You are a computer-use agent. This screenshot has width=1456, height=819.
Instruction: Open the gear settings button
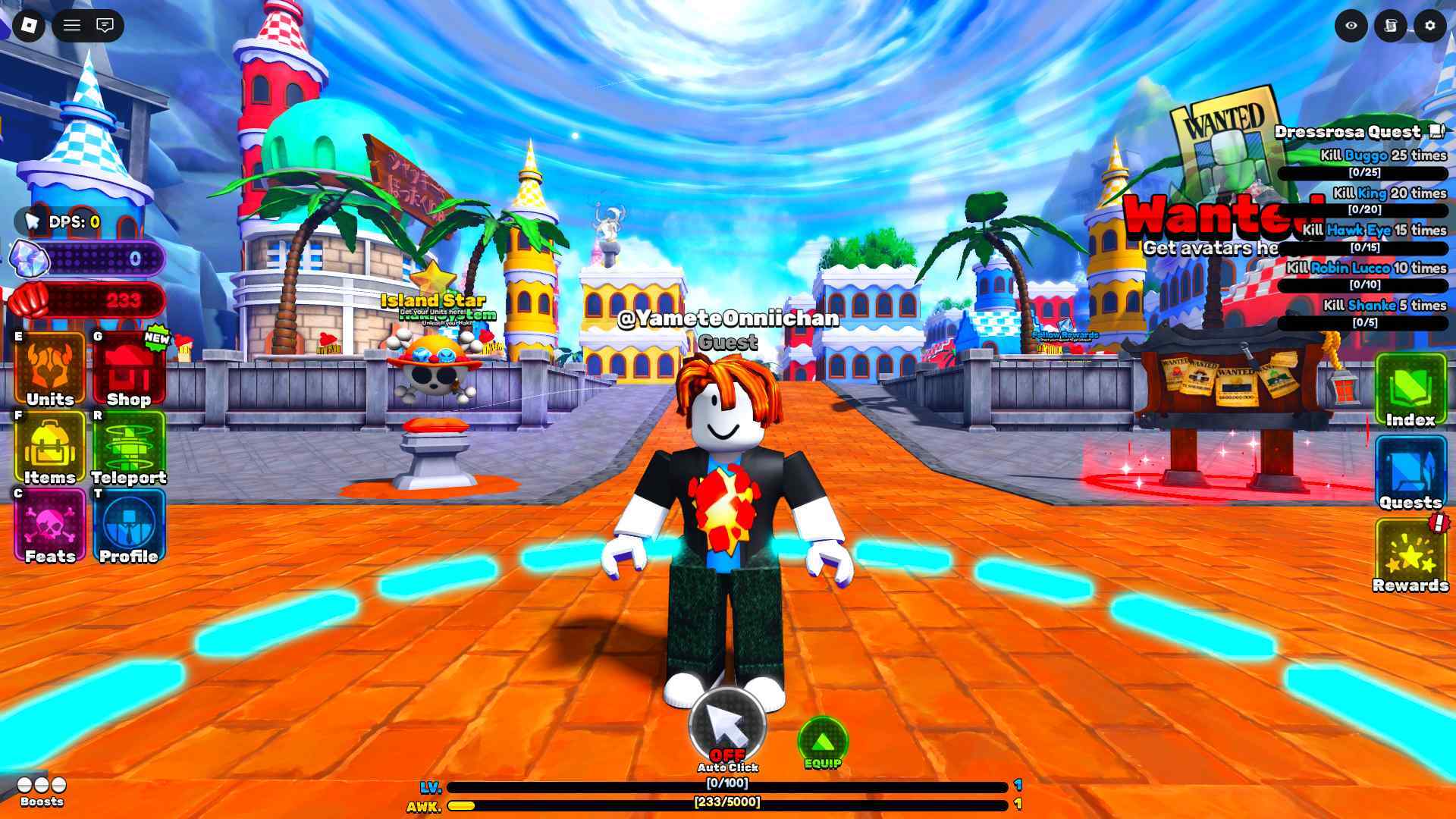(x=1430, y=26)
